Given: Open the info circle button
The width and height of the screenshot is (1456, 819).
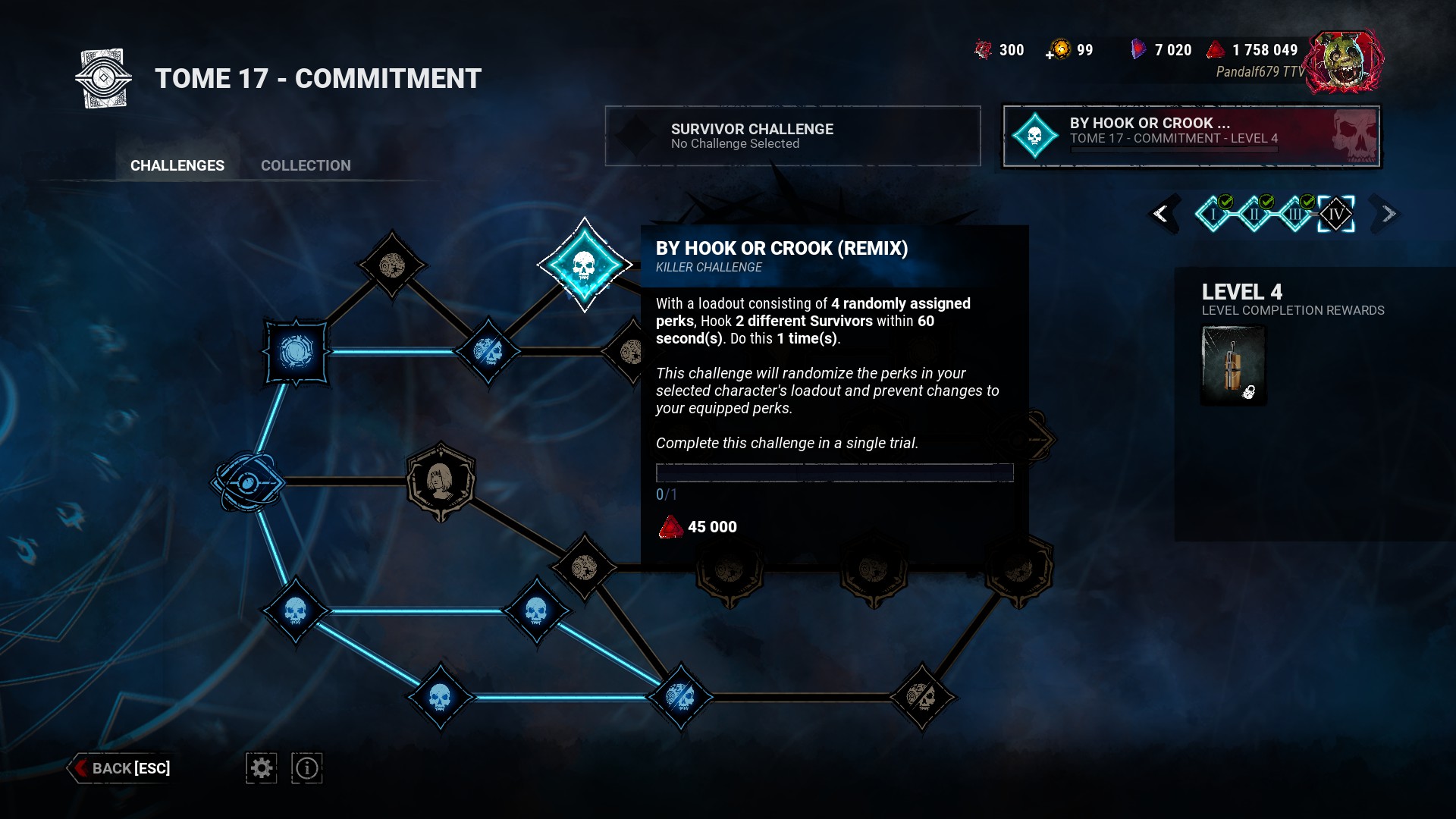Looking at the screenshot, I should (x=307, y=768).
